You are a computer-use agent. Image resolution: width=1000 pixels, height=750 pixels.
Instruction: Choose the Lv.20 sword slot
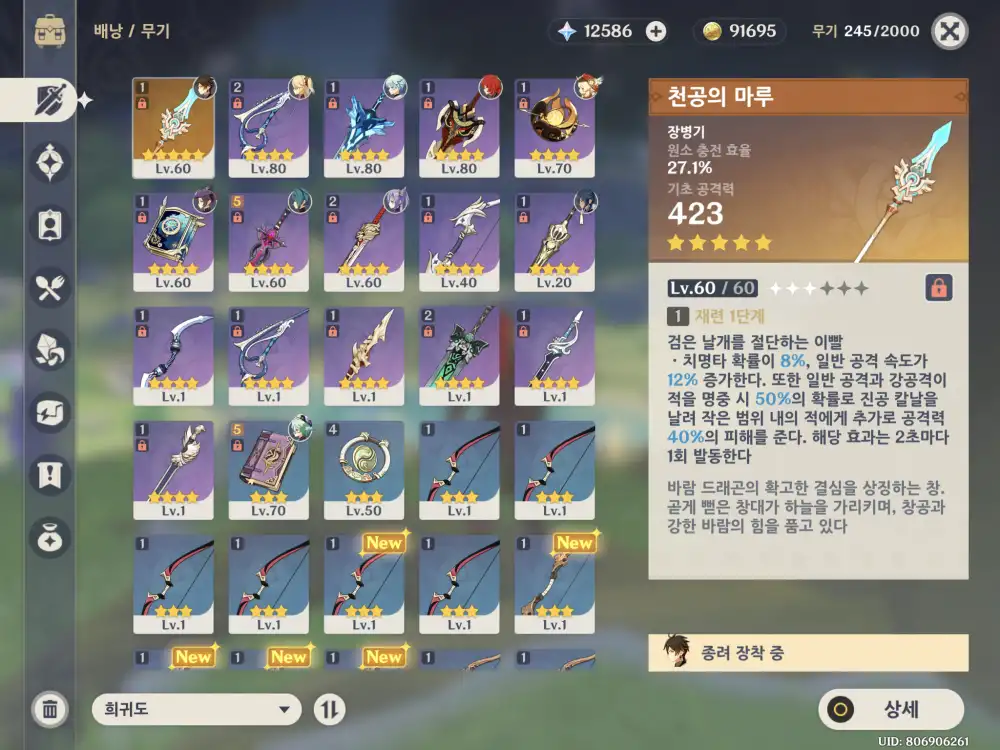pos(555,242)
